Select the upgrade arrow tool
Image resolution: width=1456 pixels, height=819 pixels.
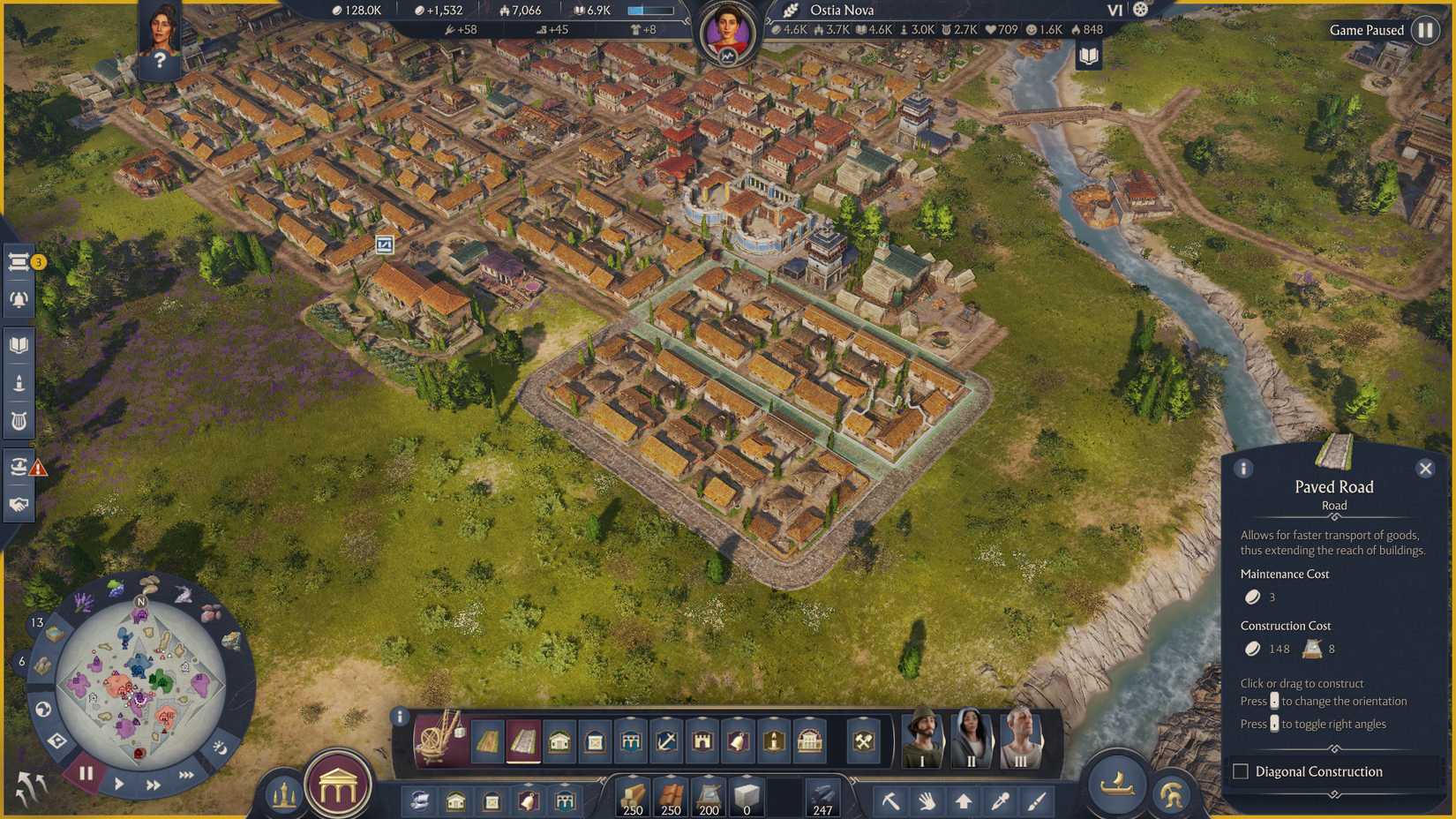[964, 800]
